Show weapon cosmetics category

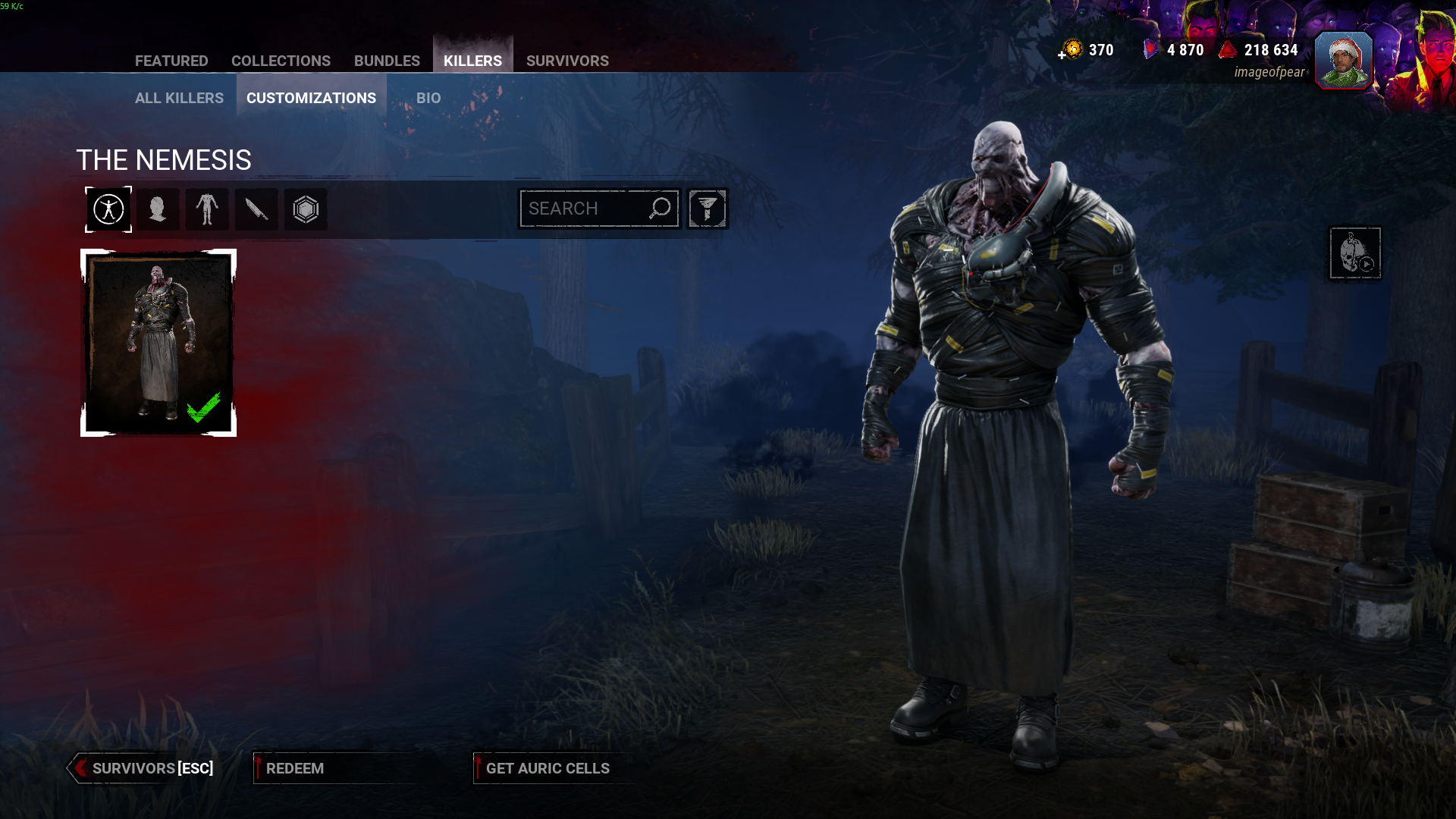256,209
